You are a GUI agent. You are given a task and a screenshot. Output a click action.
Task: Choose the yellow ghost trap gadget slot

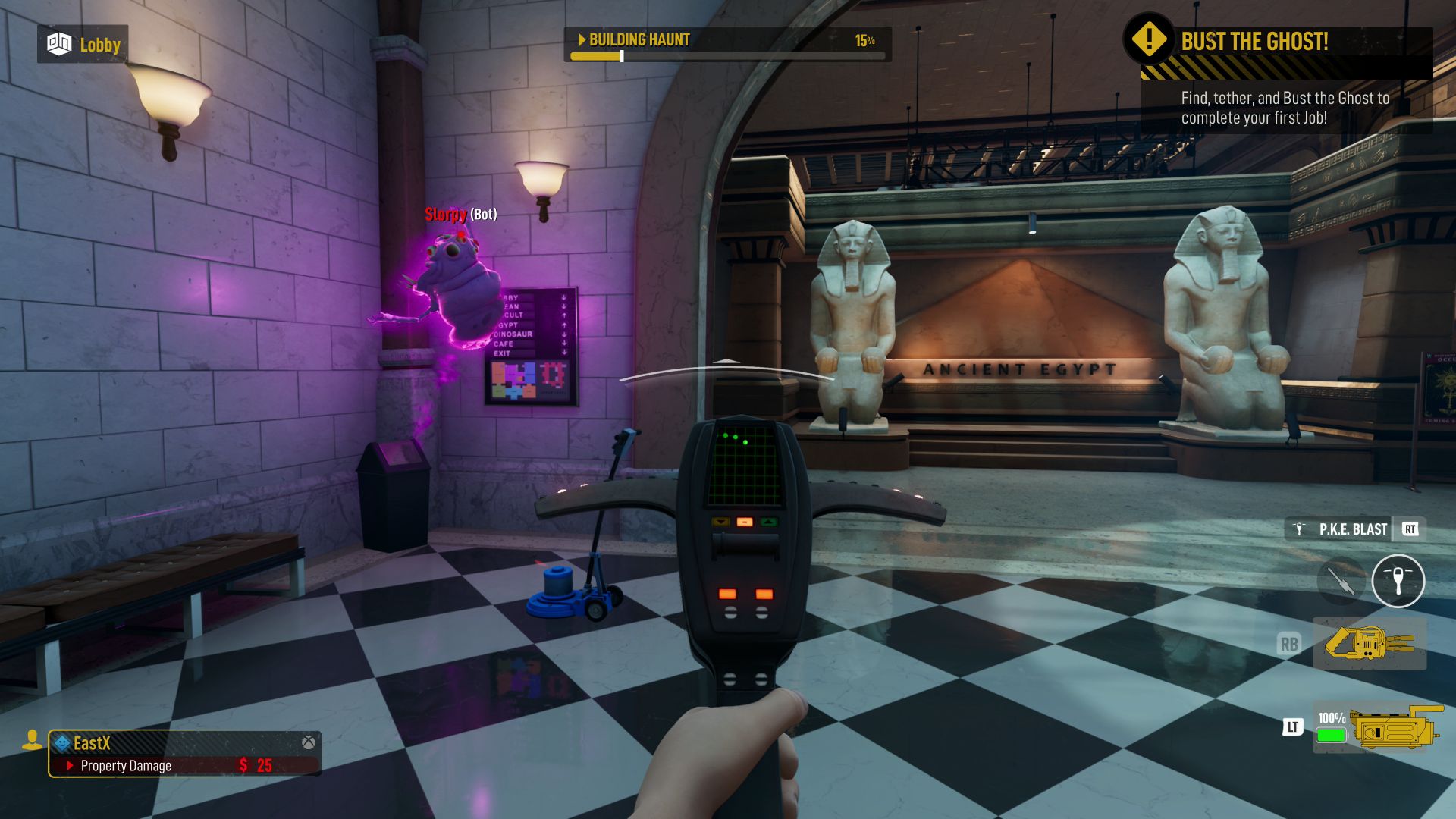(1369, 644)
